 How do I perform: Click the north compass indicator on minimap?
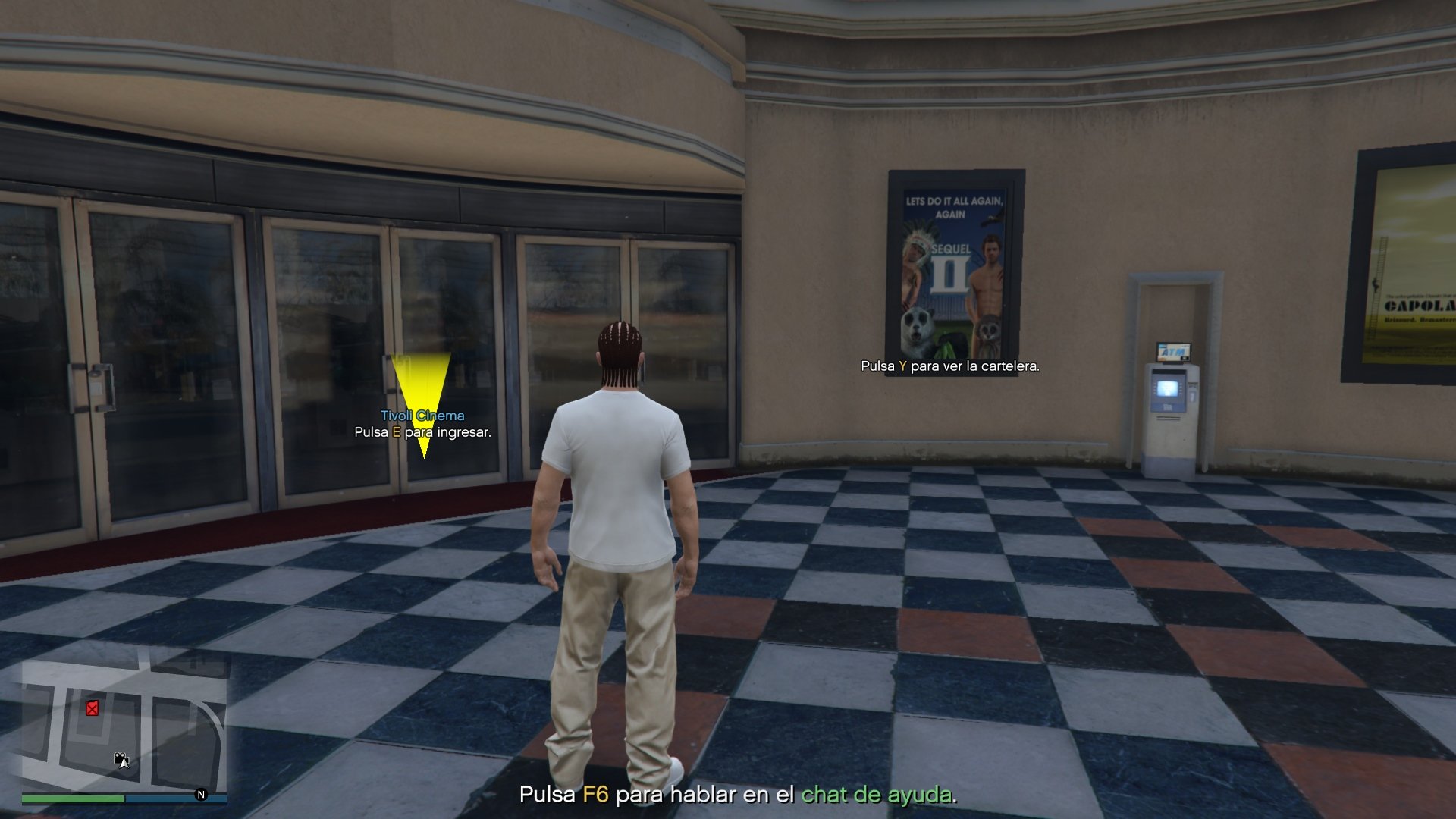[x=201, y=795]
